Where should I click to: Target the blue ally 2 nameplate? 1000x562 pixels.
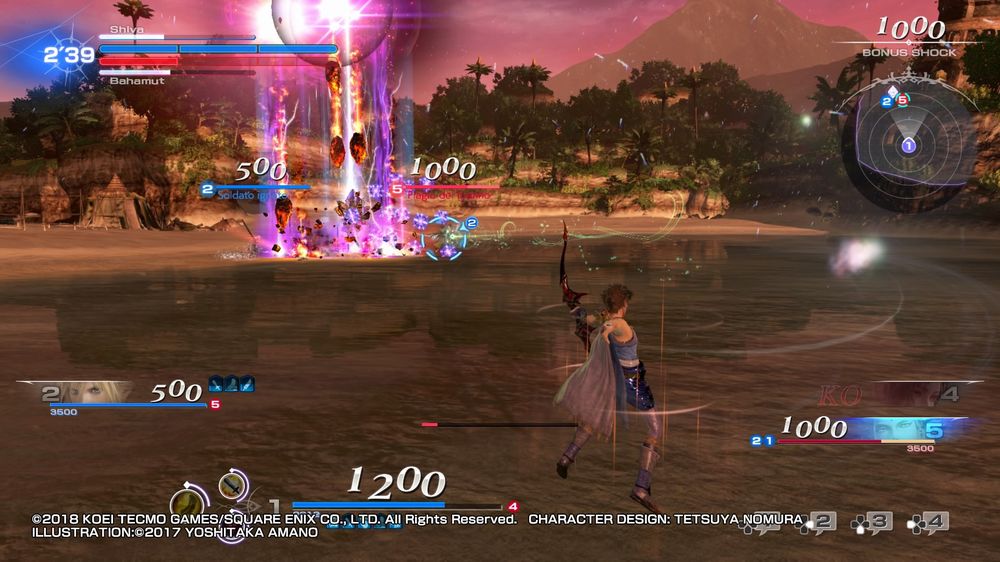point(257,188)
